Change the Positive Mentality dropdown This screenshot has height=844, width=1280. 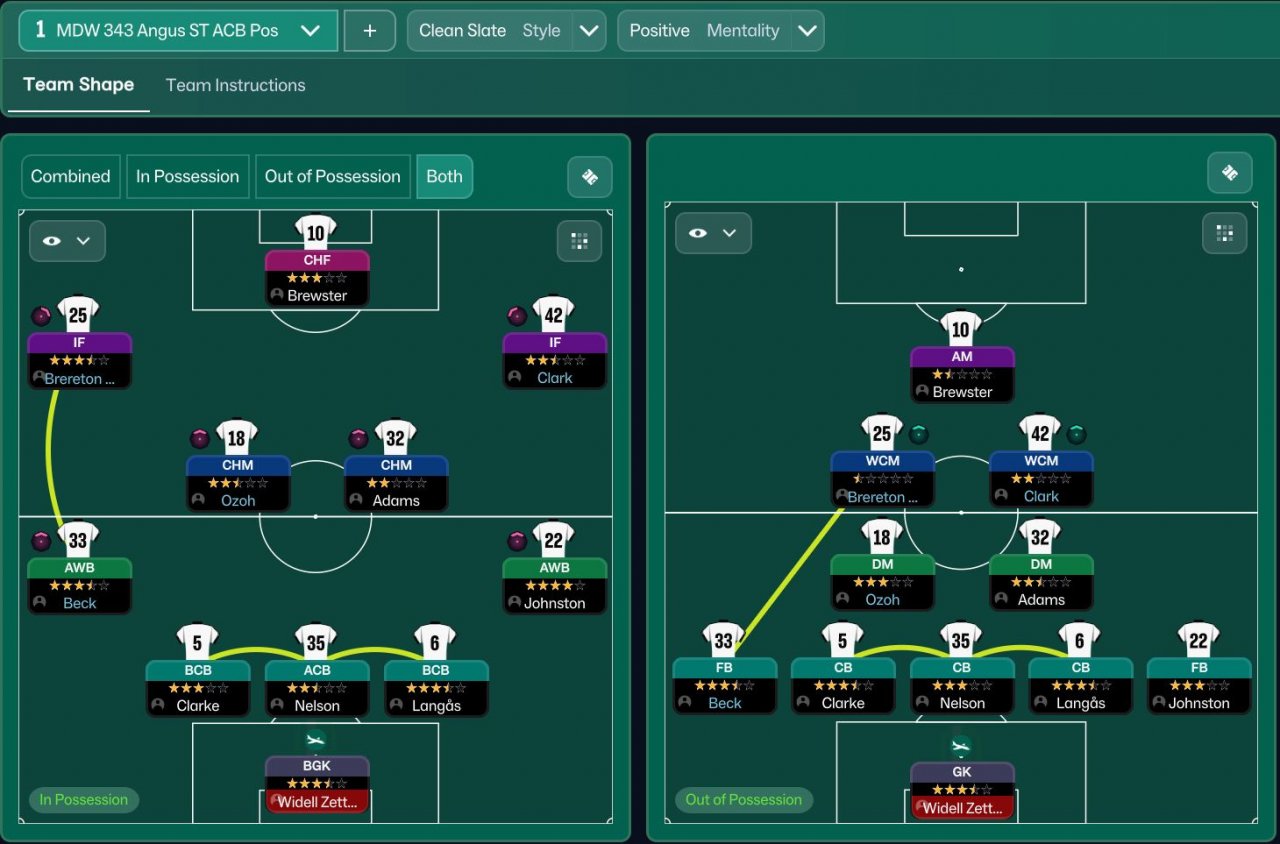pyautogui.click(x=806, y=31)
